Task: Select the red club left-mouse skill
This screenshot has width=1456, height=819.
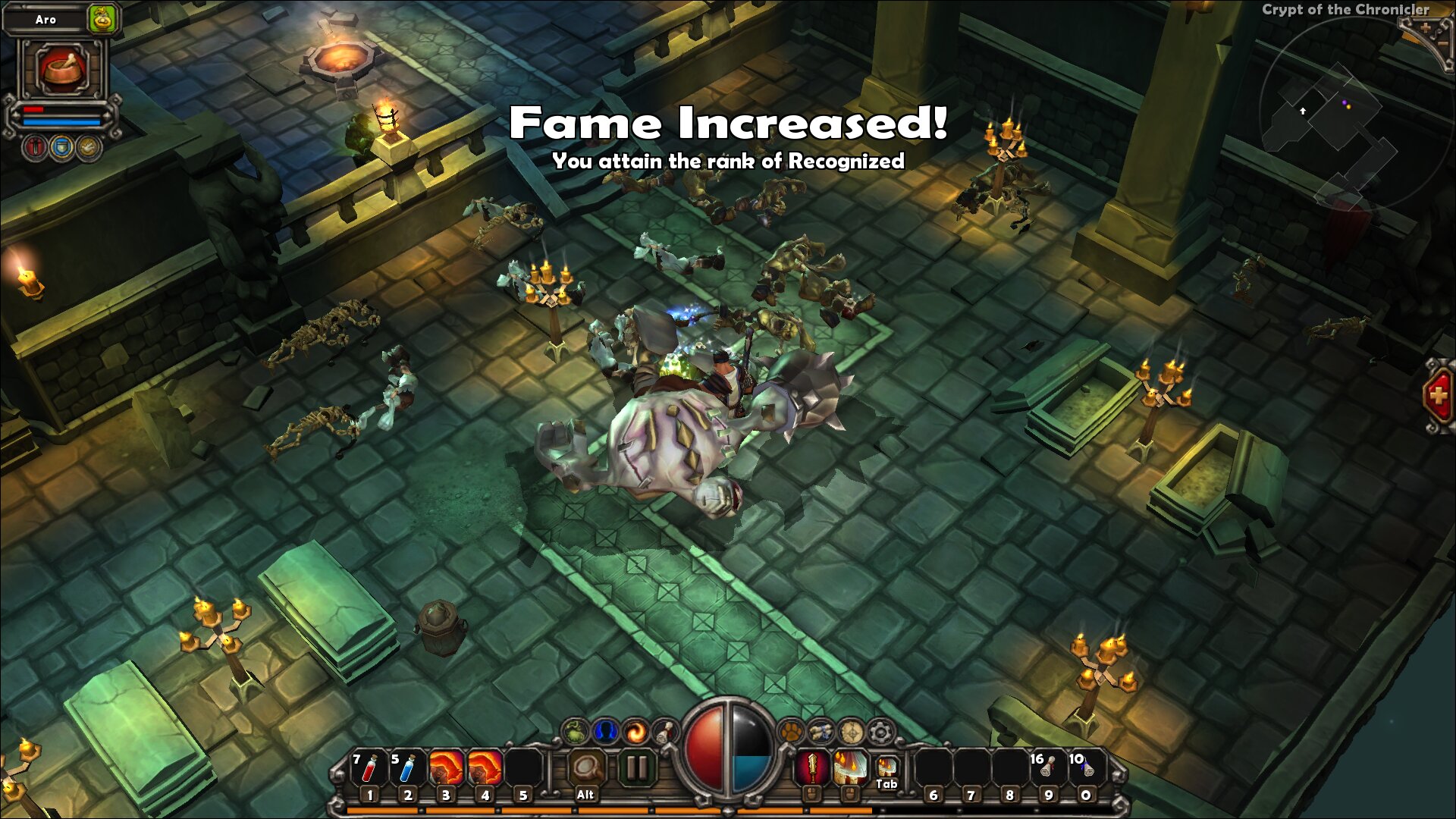Action: point(811,769)
